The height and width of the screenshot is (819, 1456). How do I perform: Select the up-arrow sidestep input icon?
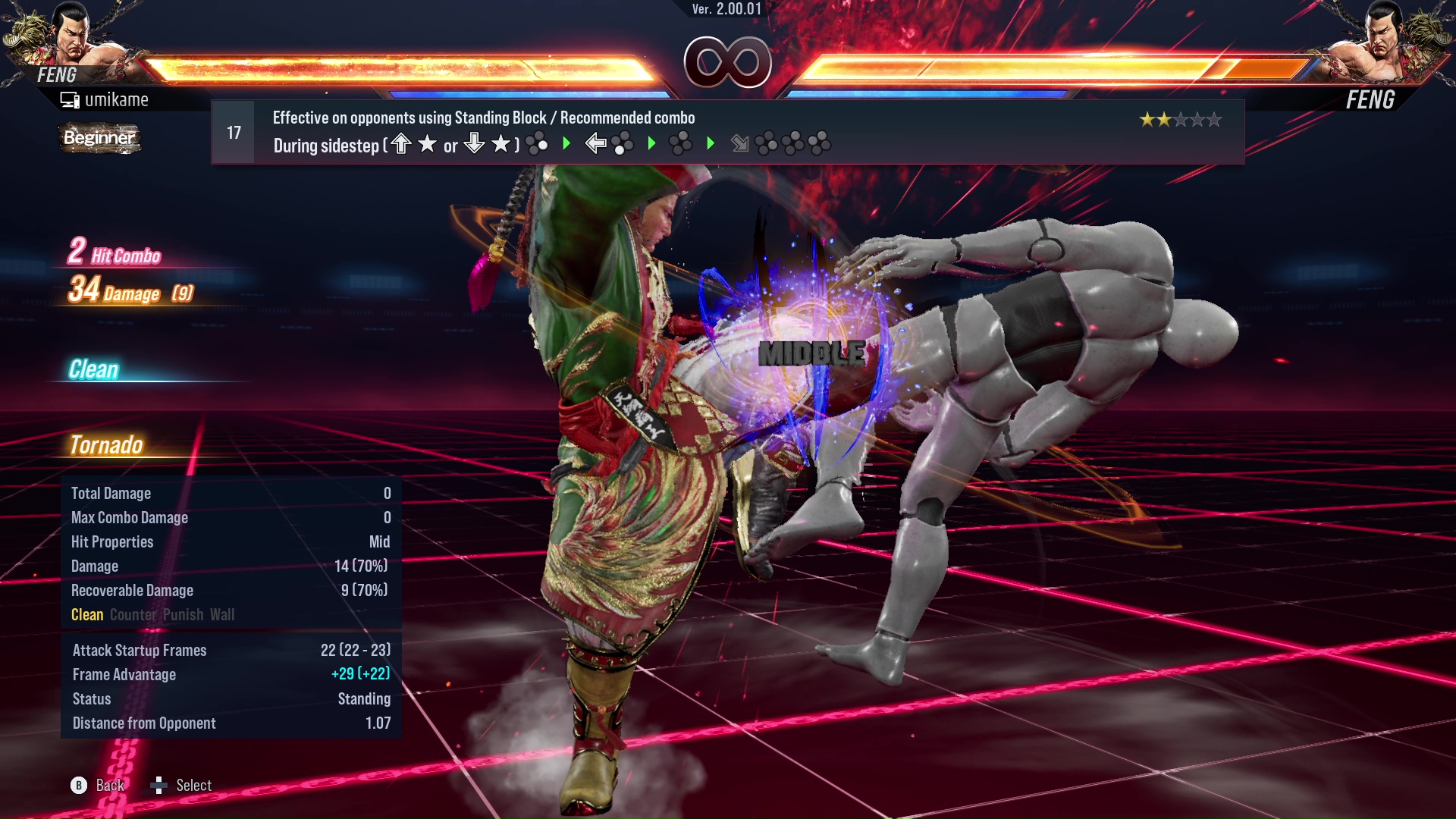click(401, 143)
